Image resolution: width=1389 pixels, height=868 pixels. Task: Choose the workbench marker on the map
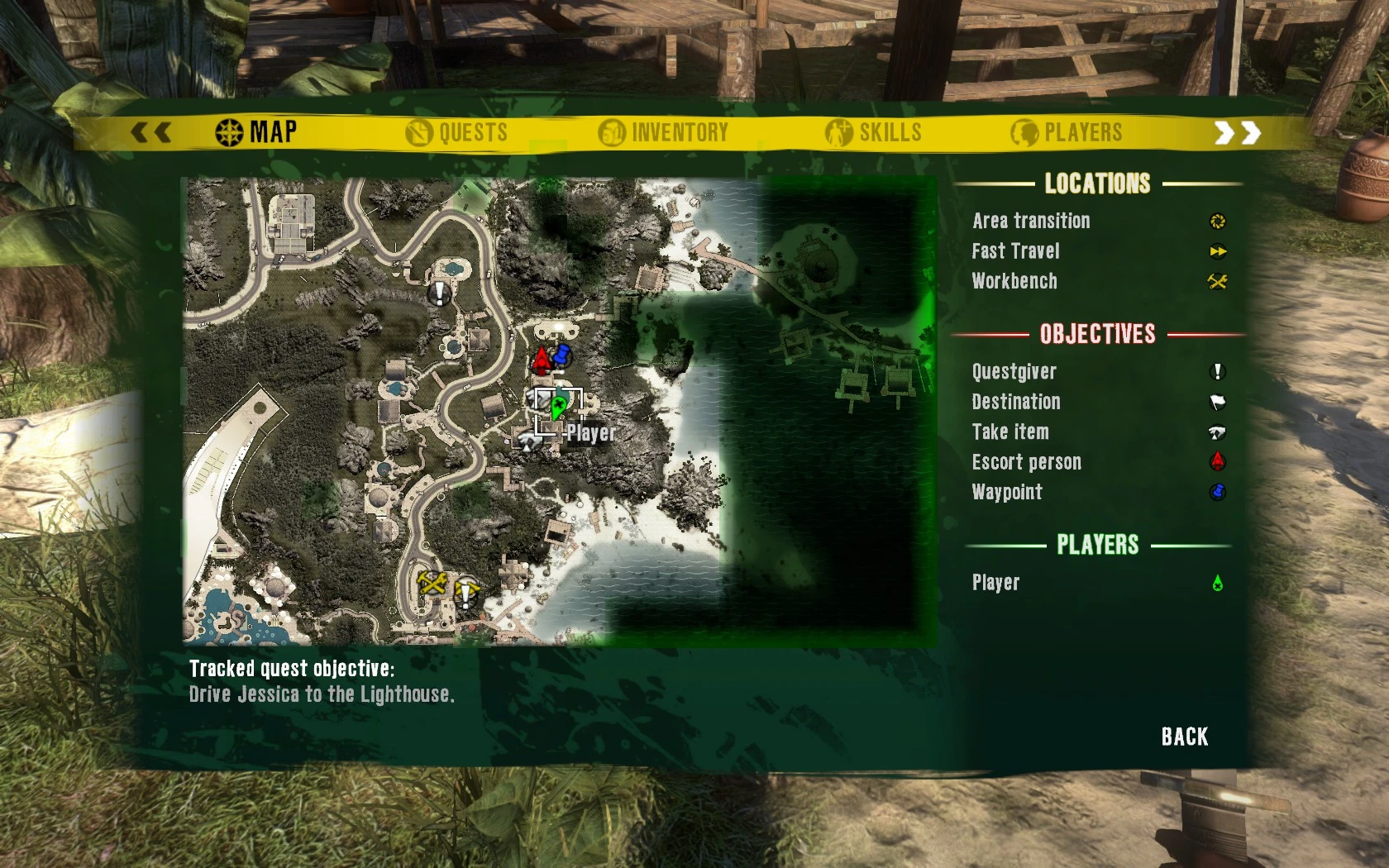click(x=432, y=583)
